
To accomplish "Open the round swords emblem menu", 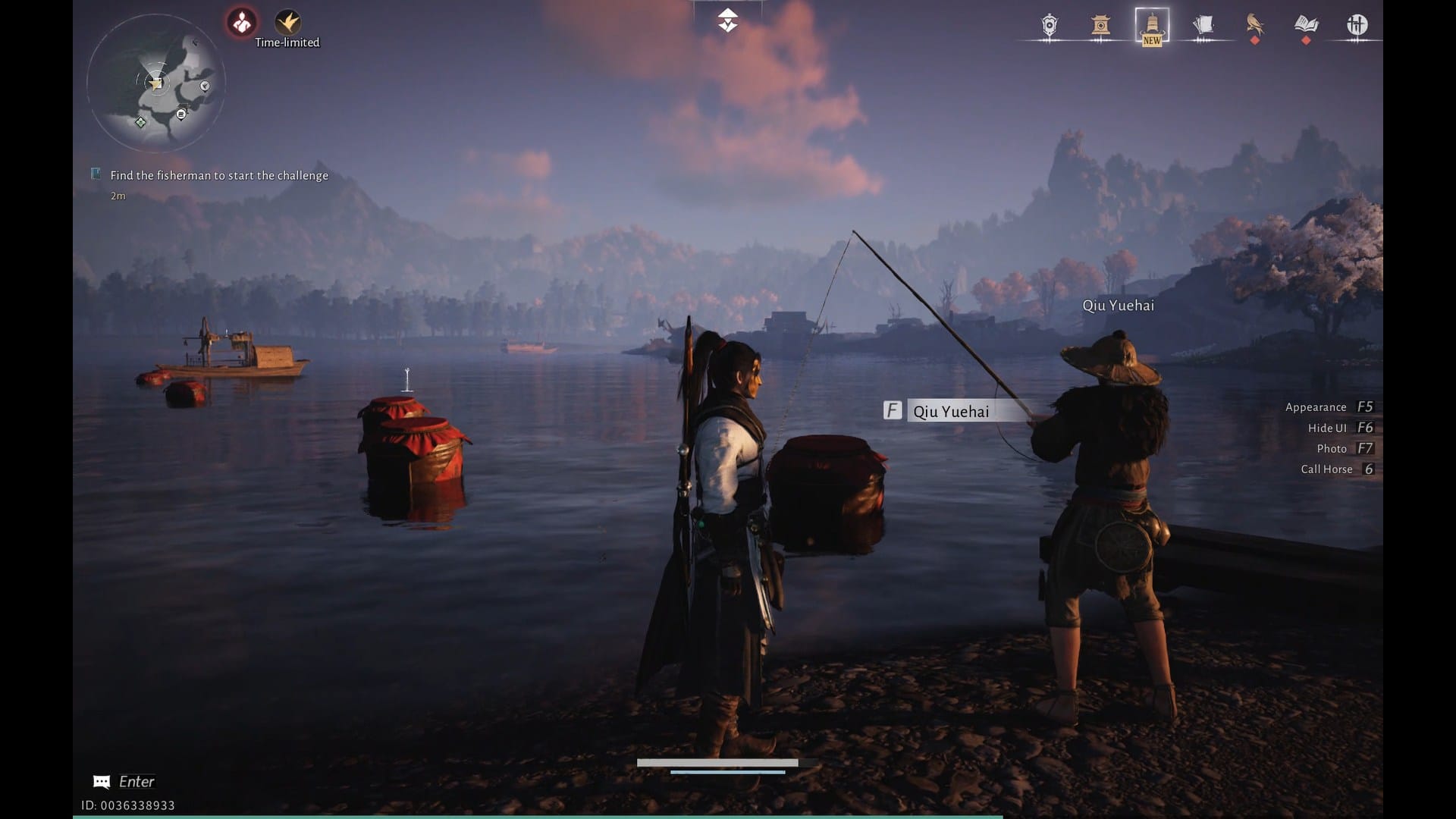I will click(1357, 26).
